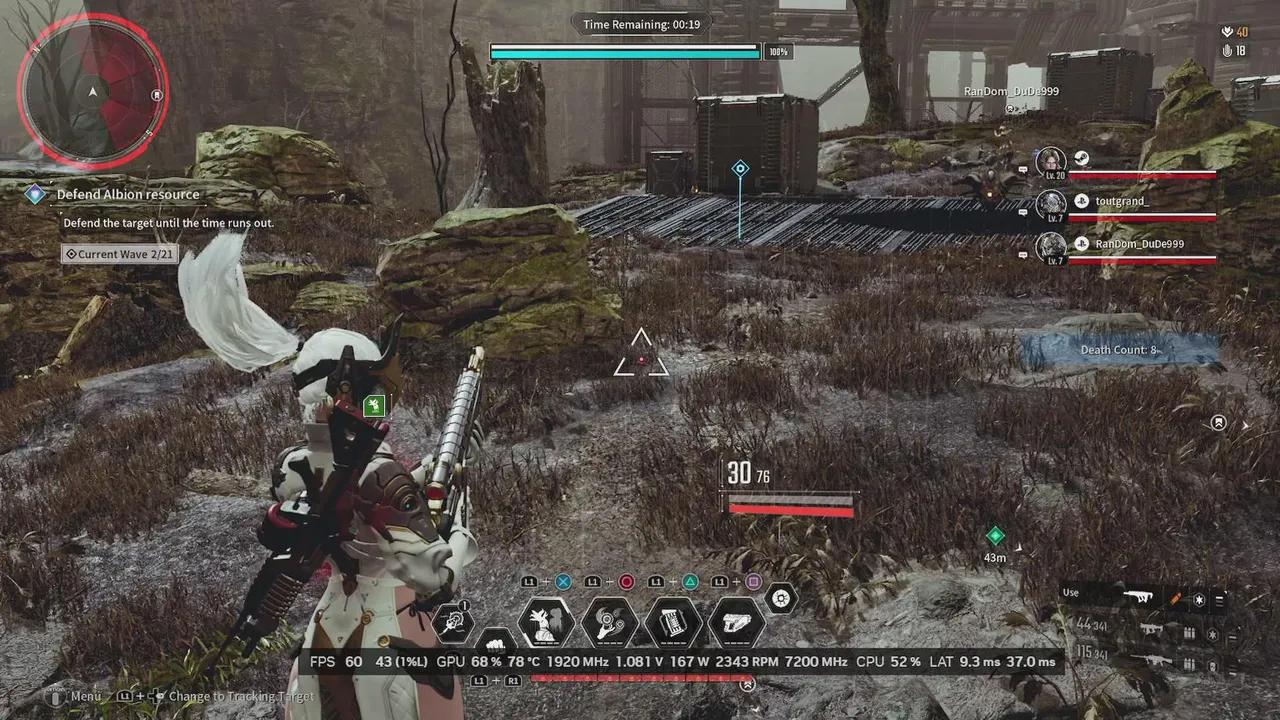1280x720 pixels.
Task: Switch to the weapon with 44 ammo
Action: tap(1150, 629)
